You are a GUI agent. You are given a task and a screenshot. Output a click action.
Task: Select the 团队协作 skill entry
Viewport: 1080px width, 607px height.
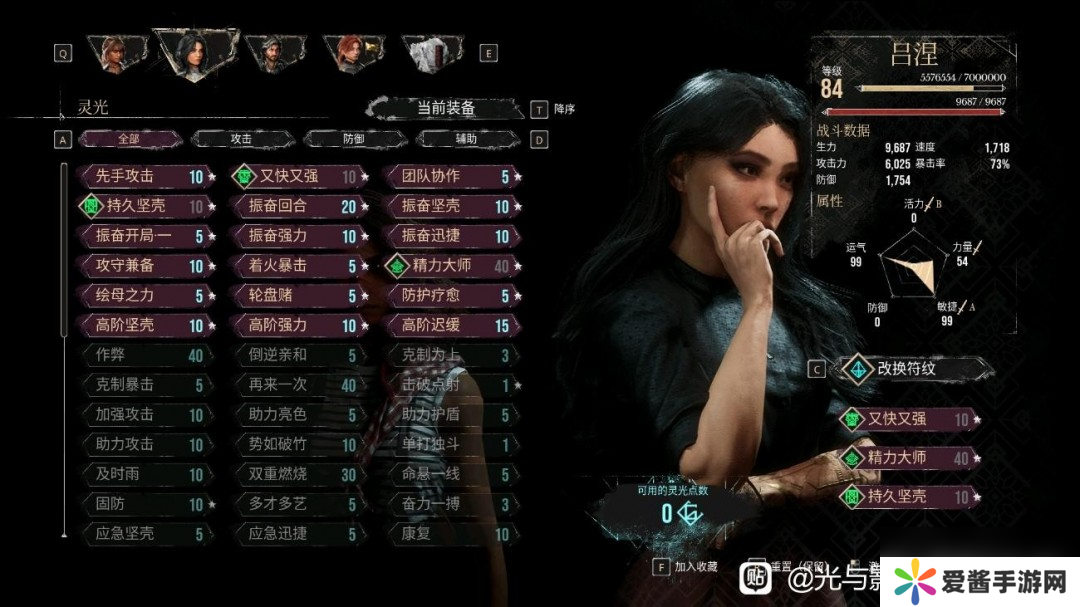pos(451,176)
